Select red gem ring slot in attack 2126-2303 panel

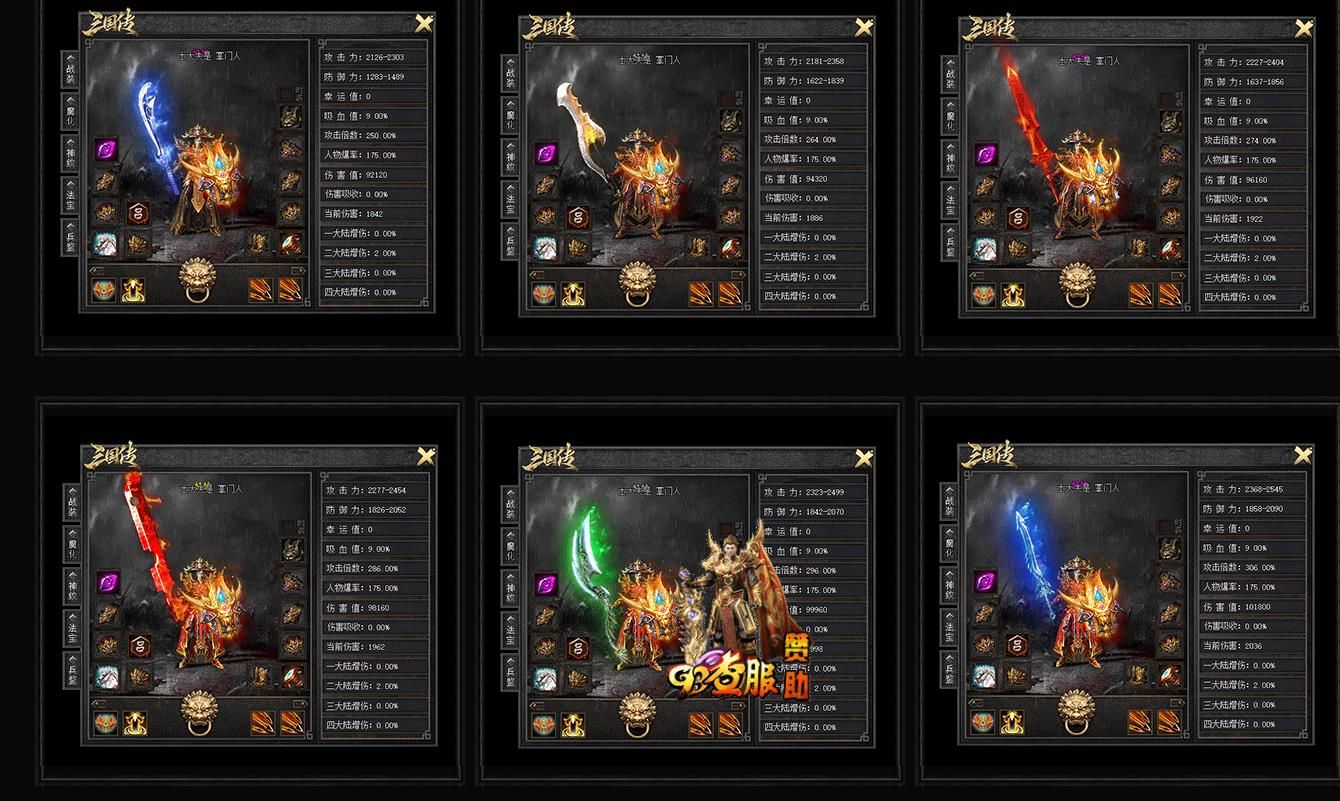(292, 243)
